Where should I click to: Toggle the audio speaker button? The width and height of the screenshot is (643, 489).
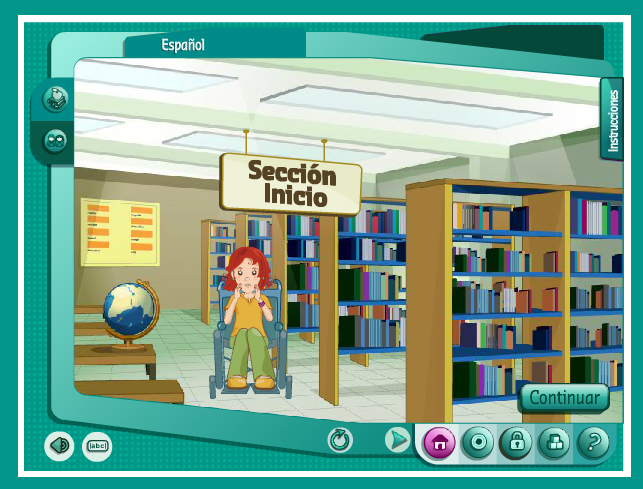point(59,446)
